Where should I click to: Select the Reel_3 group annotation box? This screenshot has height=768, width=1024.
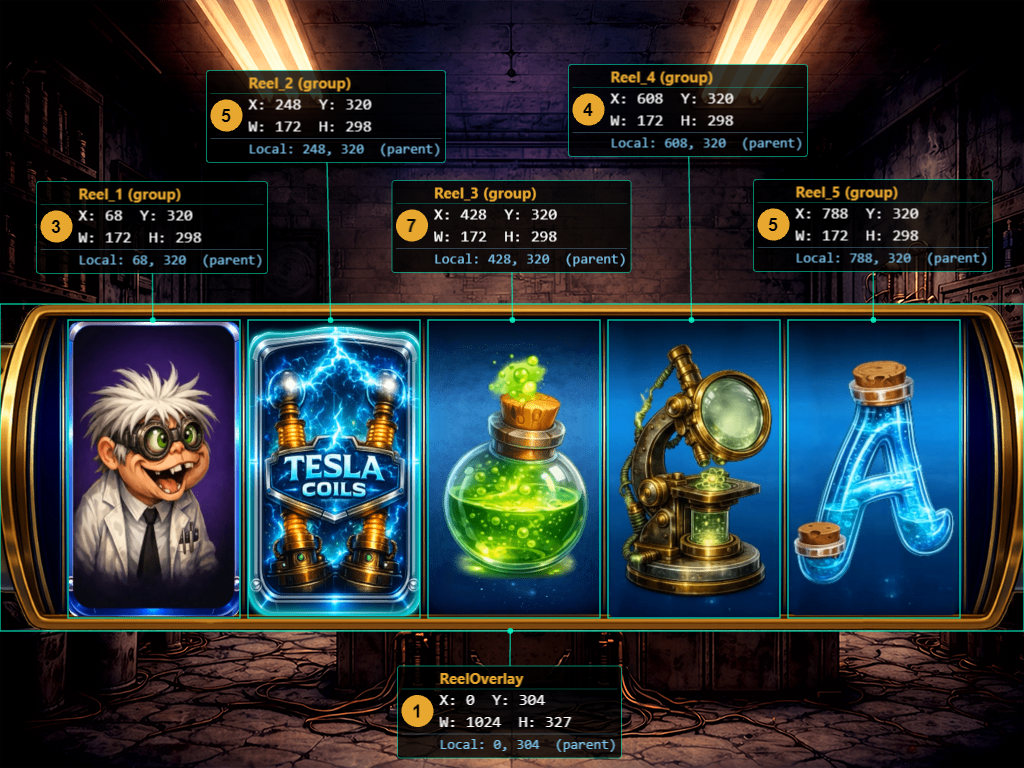tap(511, 226)
